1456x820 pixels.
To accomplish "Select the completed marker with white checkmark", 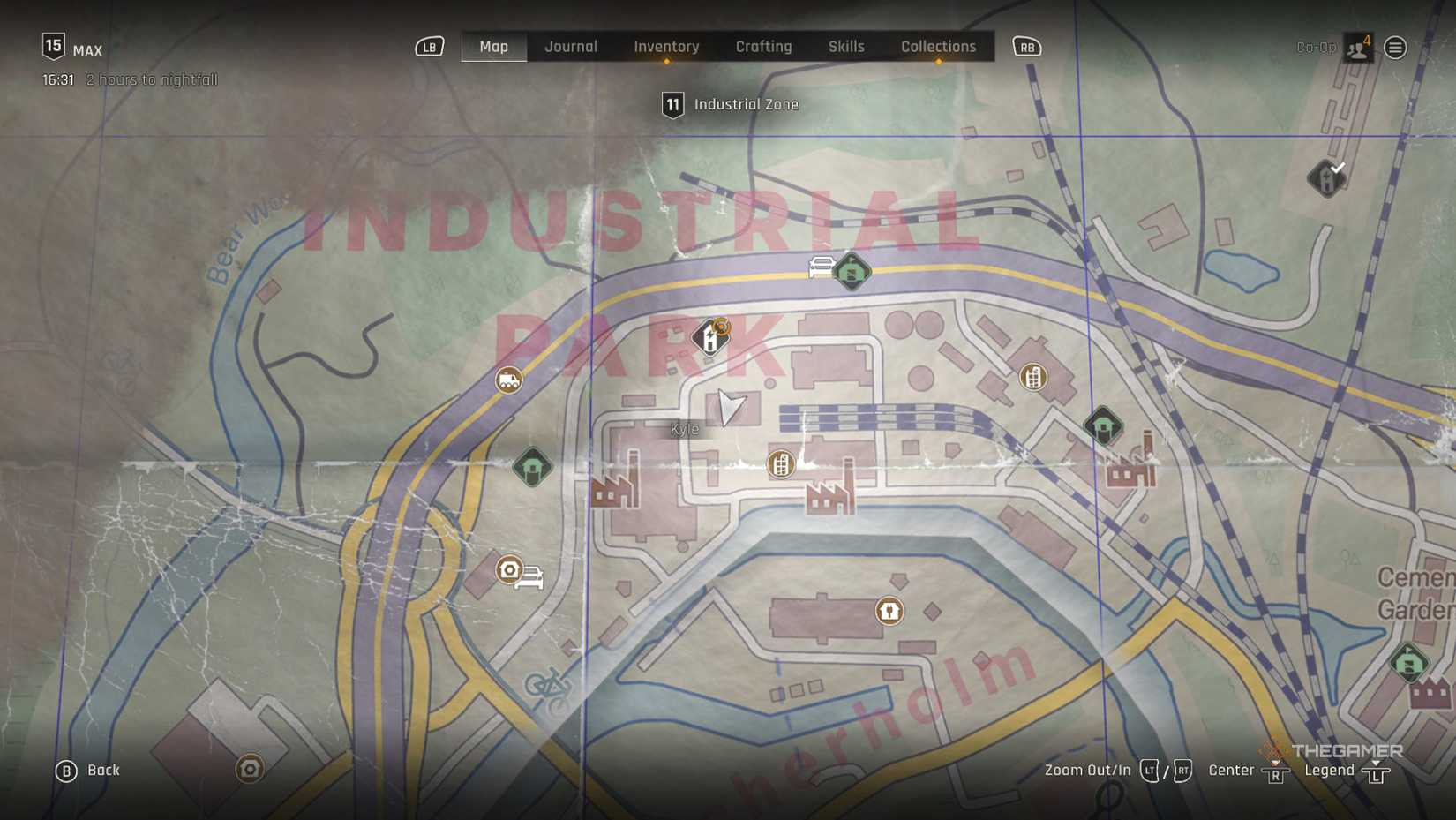I will click(1326, 177).
